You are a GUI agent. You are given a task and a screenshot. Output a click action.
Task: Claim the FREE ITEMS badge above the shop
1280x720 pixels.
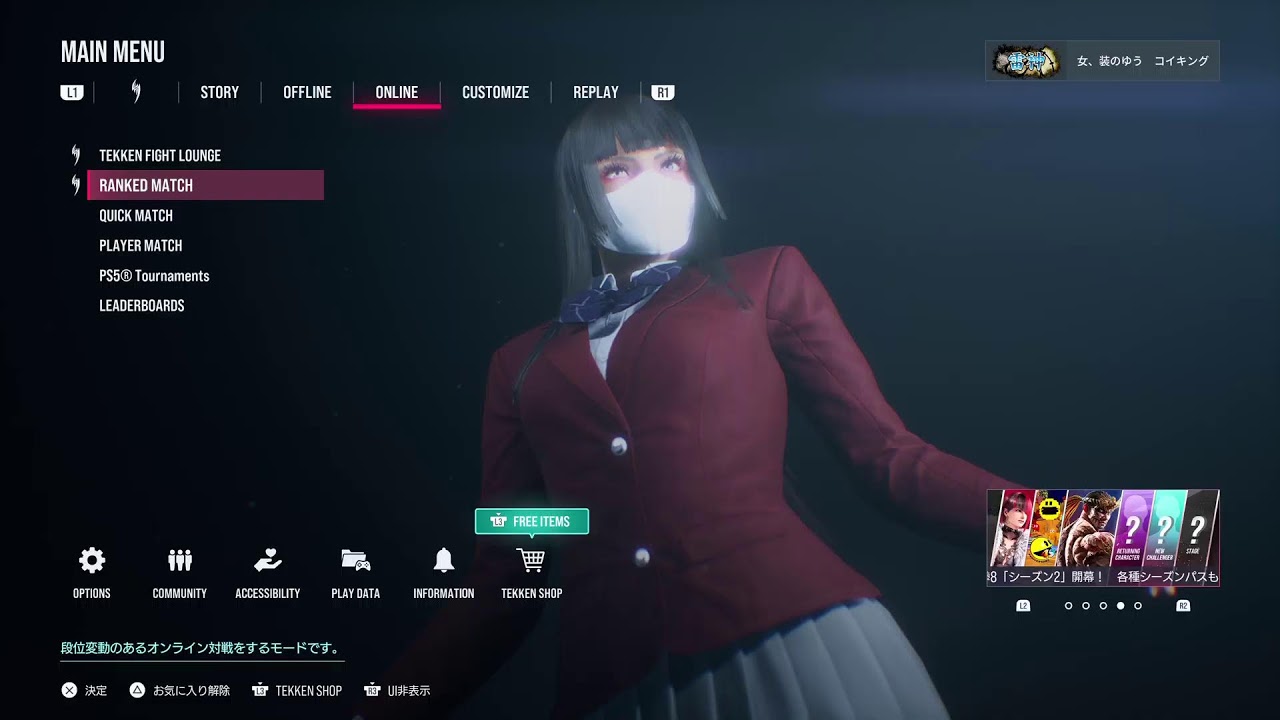pyautogui.click(x=531, y=521)
